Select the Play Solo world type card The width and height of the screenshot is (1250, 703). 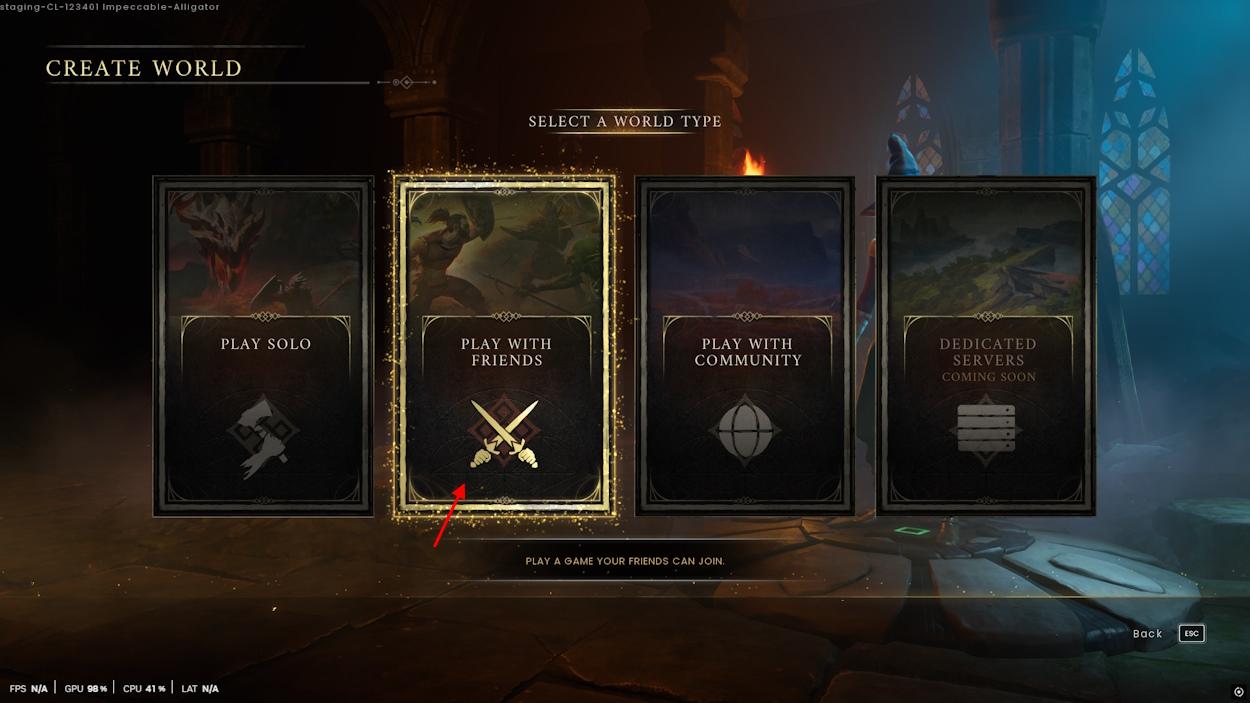(264, 346)
